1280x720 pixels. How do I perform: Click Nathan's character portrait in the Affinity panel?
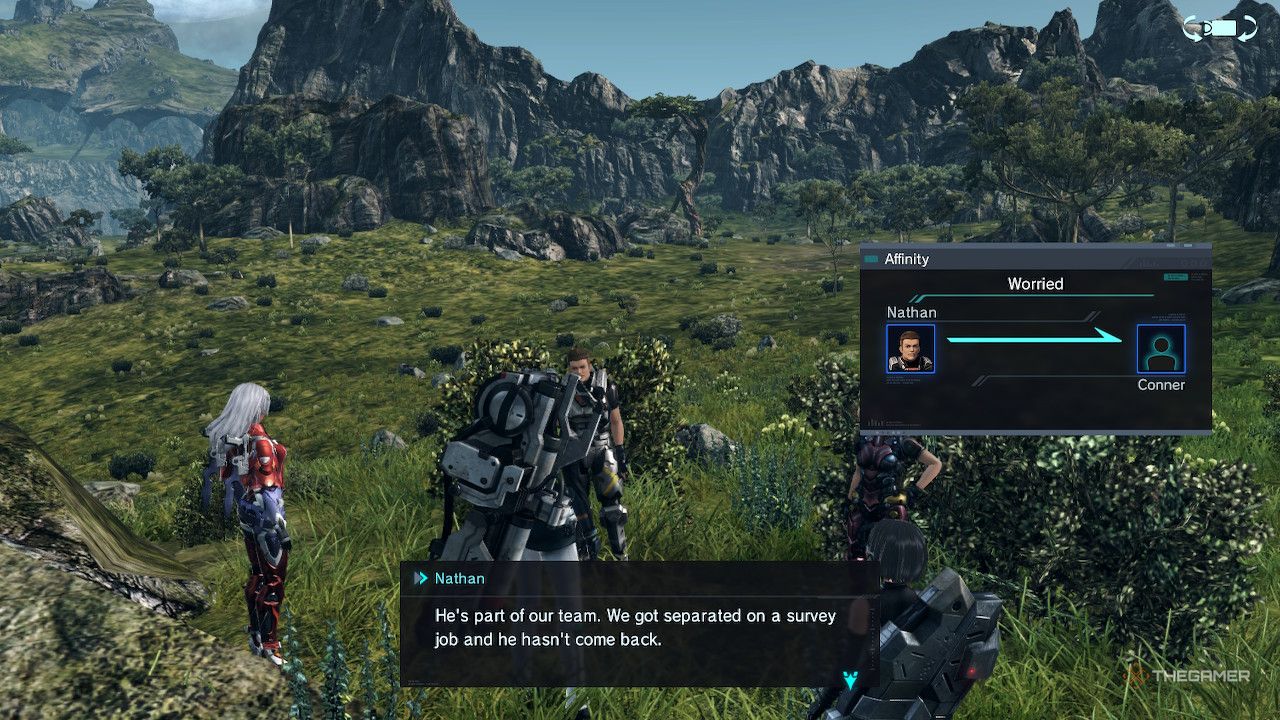(x=912, y=350)
